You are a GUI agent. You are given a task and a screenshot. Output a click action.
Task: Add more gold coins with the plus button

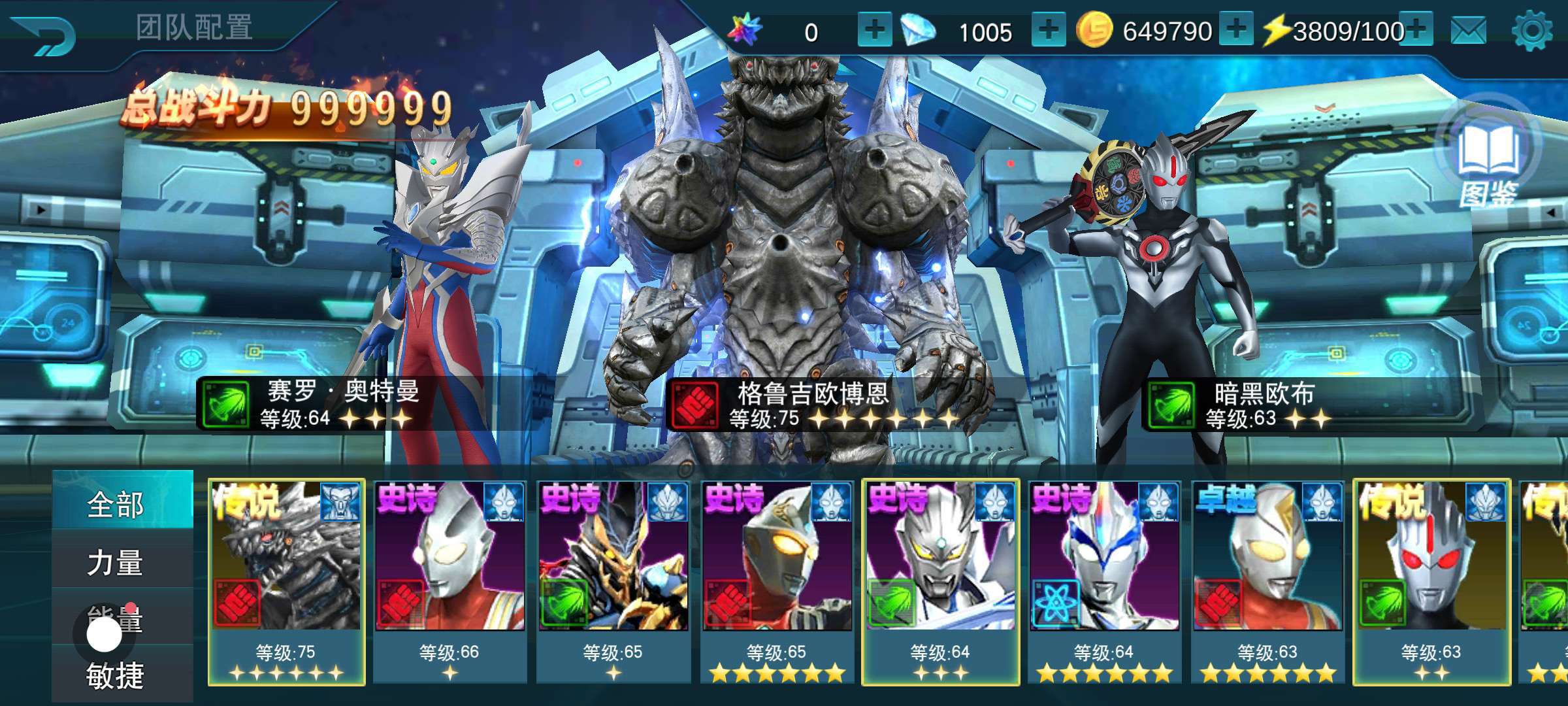[x=1235, y=30]
